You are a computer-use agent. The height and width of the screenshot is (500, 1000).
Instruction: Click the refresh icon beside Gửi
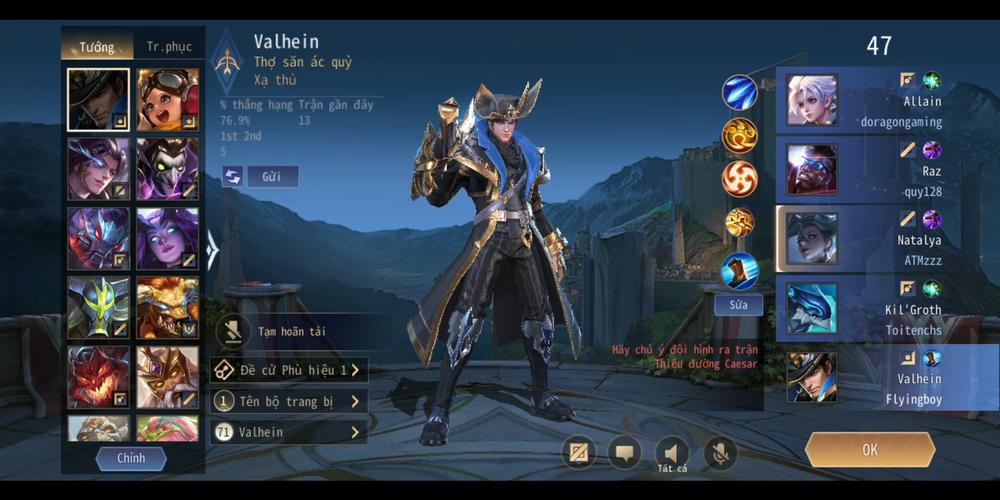(233, 177)
